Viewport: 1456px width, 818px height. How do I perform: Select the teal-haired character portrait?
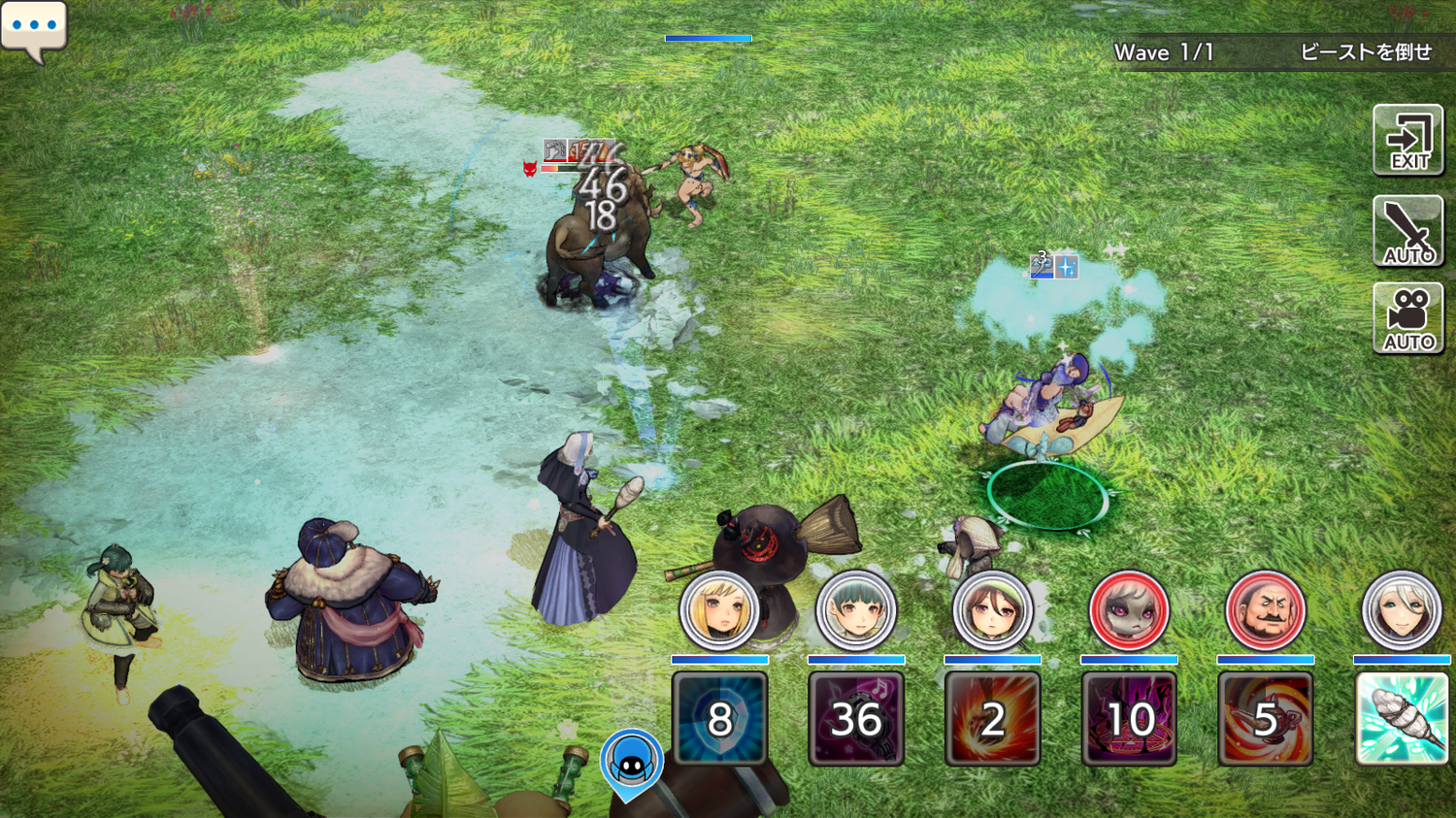[855, 611]
